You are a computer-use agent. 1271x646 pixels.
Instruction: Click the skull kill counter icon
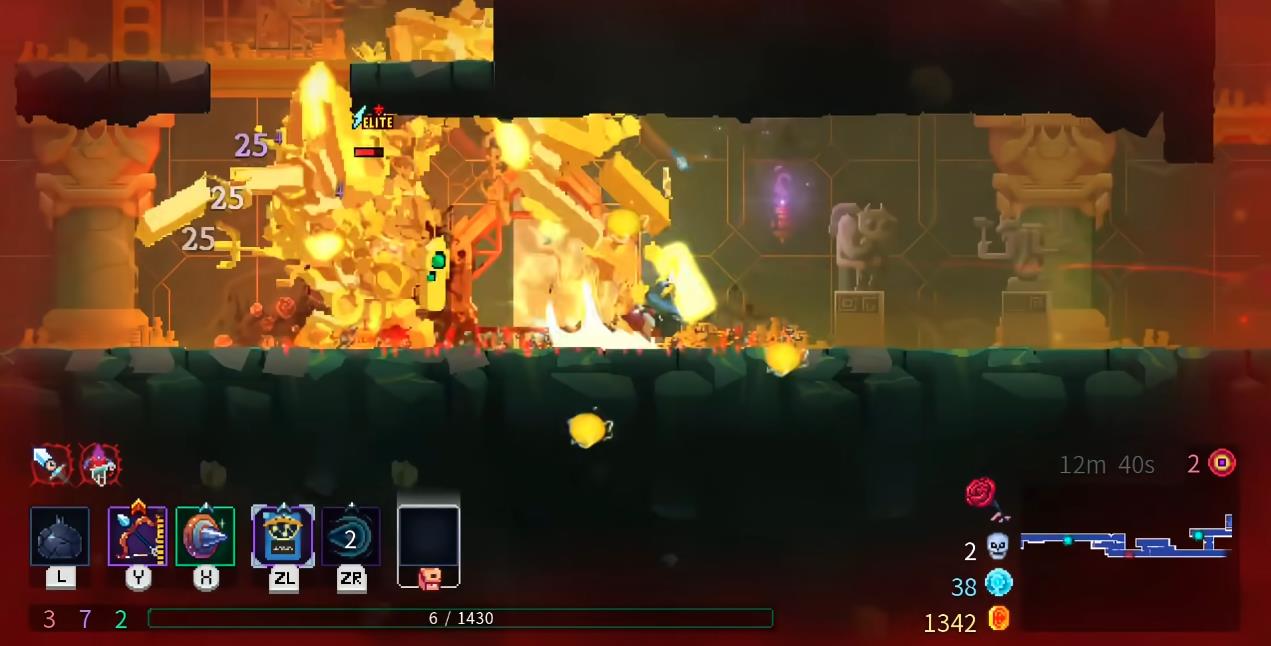tap(997, 547)
